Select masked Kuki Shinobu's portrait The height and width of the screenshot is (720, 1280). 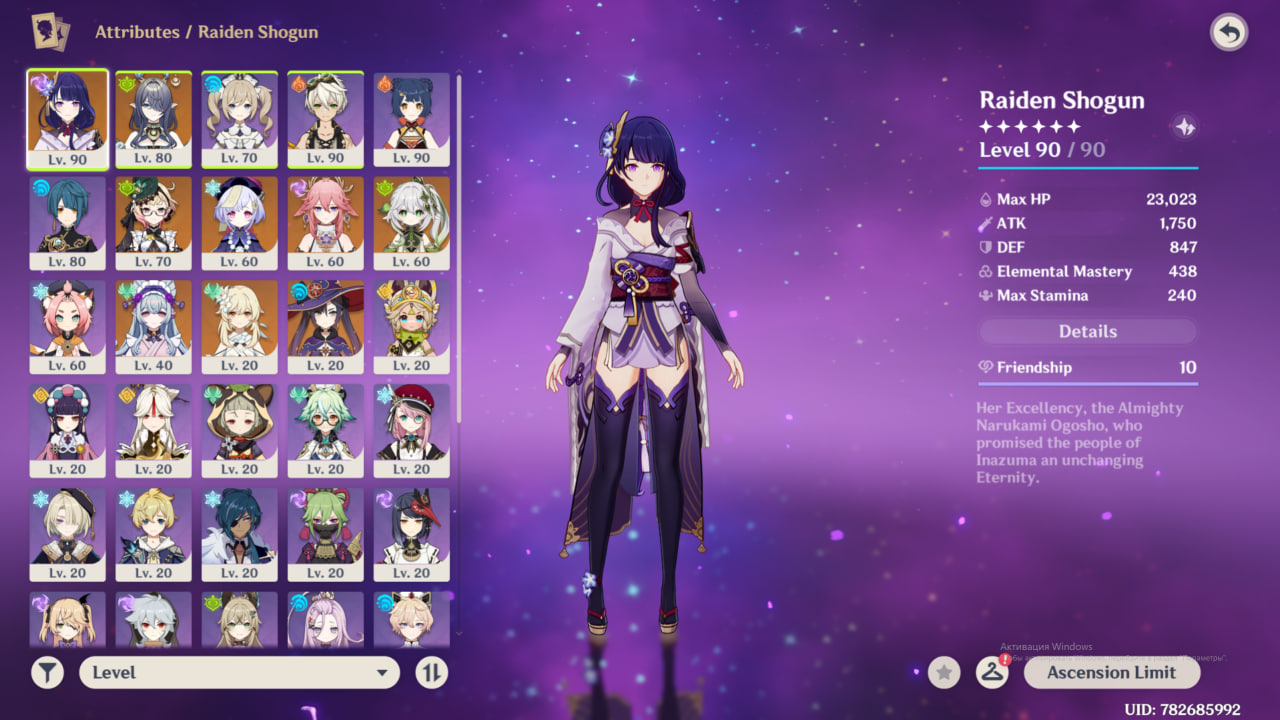click(x=325, y=535)
